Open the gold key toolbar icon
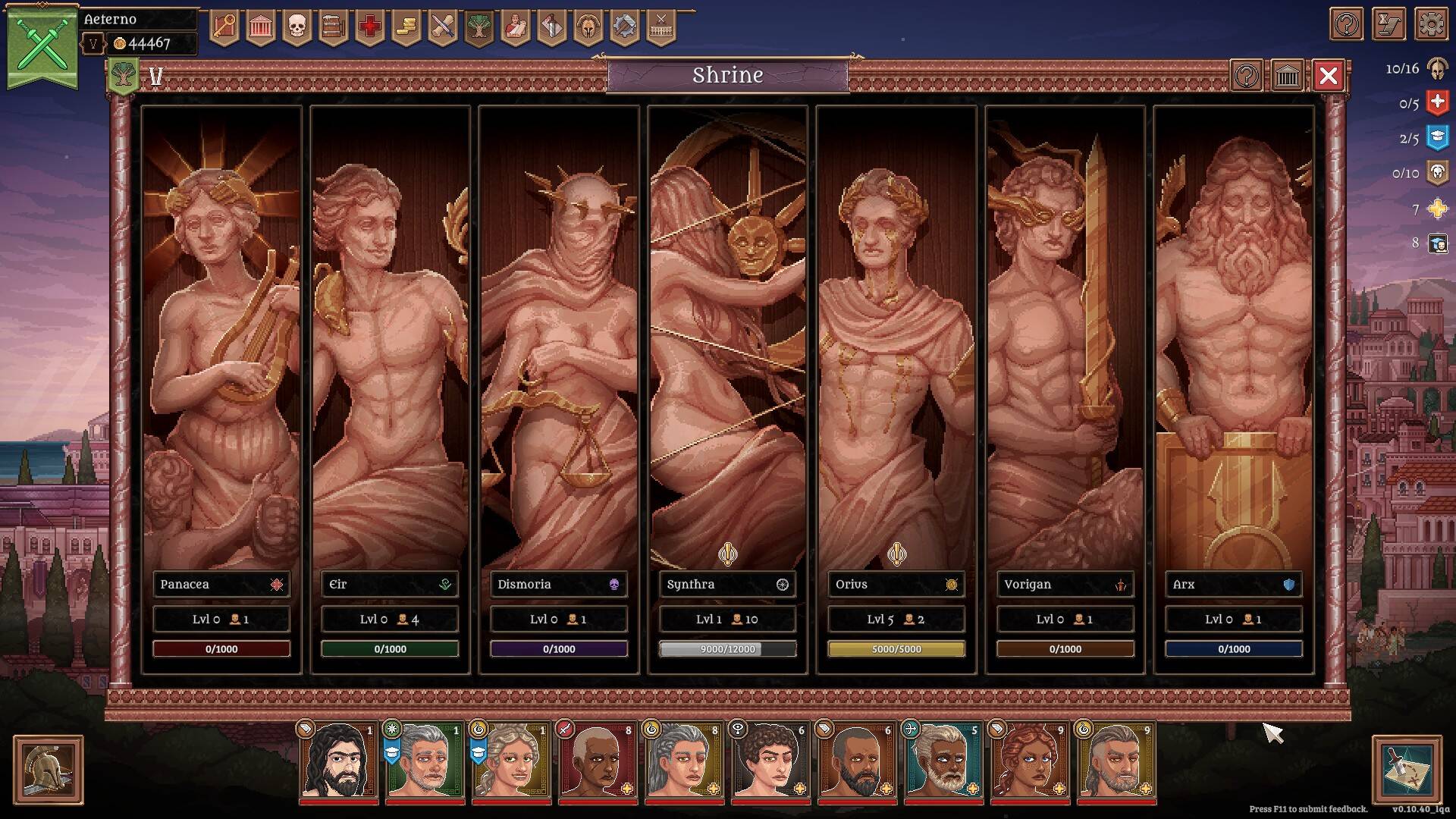The image size is (1456, 819). click(224, 28)
